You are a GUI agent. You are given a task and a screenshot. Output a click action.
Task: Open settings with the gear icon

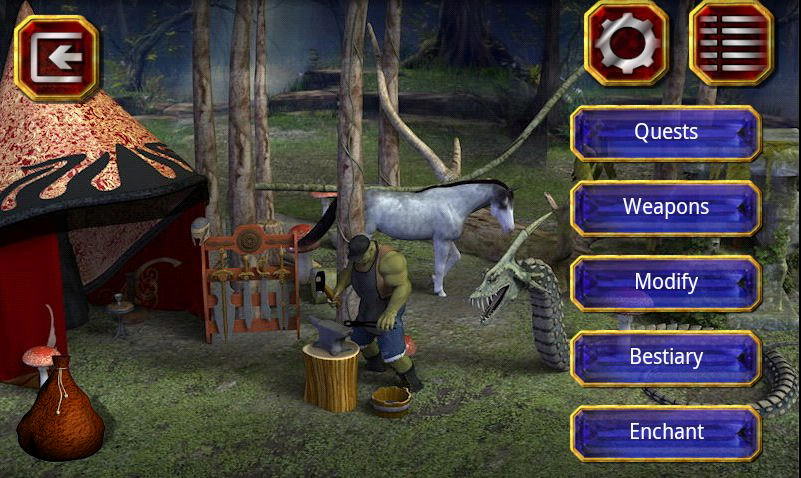tap(626, 43)
